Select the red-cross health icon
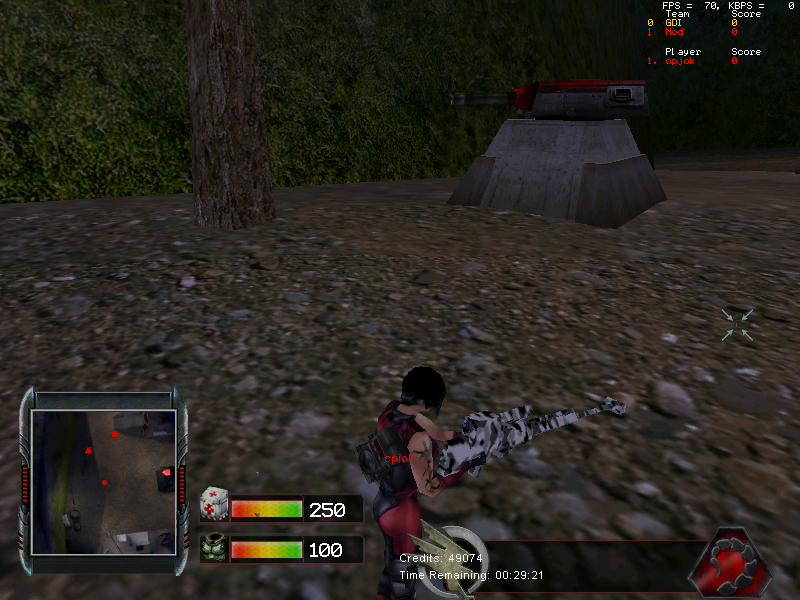Screen dimensions: 800x600 [213, 504]
